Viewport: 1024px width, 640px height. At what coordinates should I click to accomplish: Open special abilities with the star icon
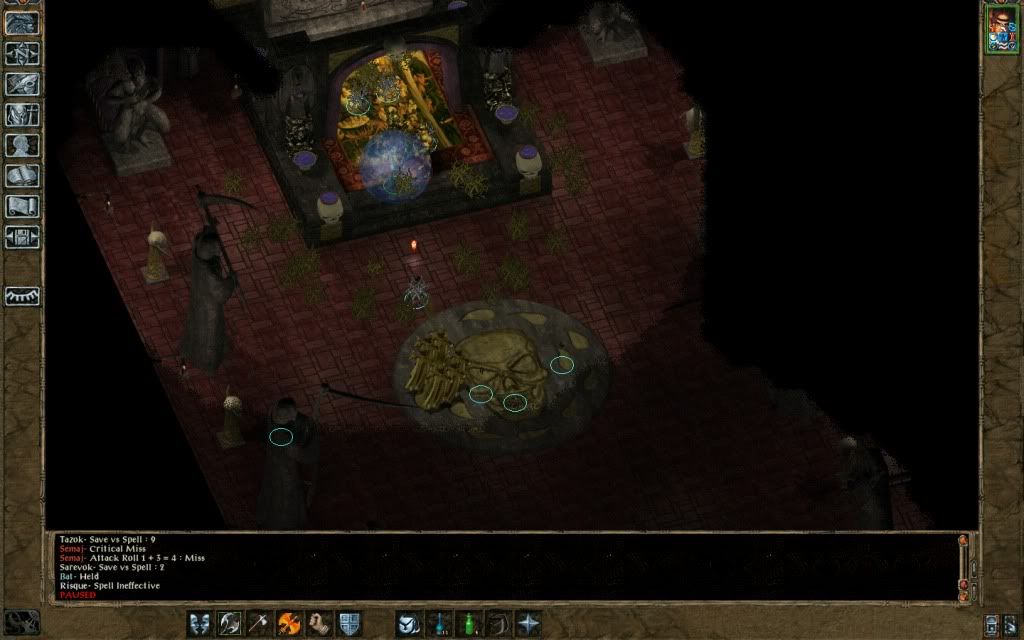pos(528,623)
